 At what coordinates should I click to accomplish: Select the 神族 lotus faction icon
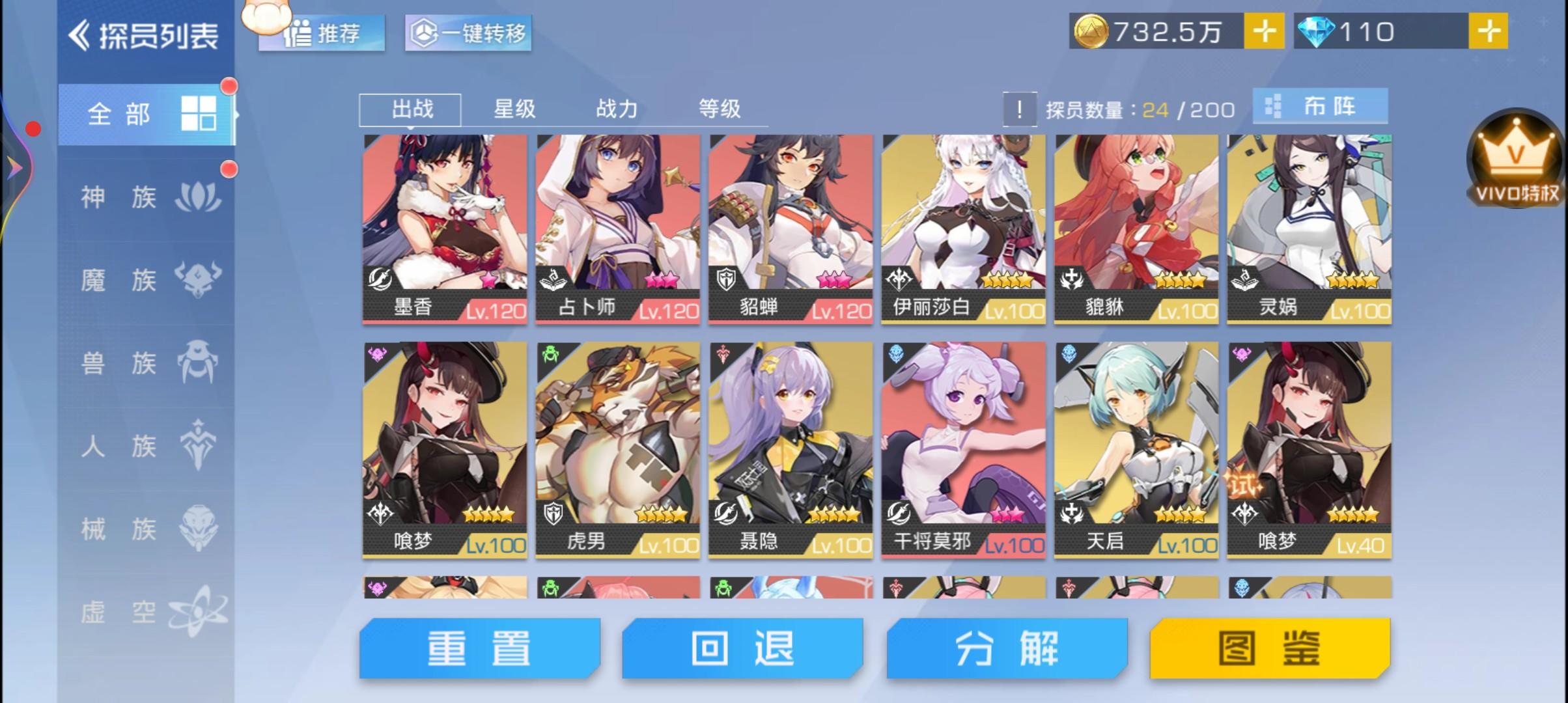tap(200, 195)
